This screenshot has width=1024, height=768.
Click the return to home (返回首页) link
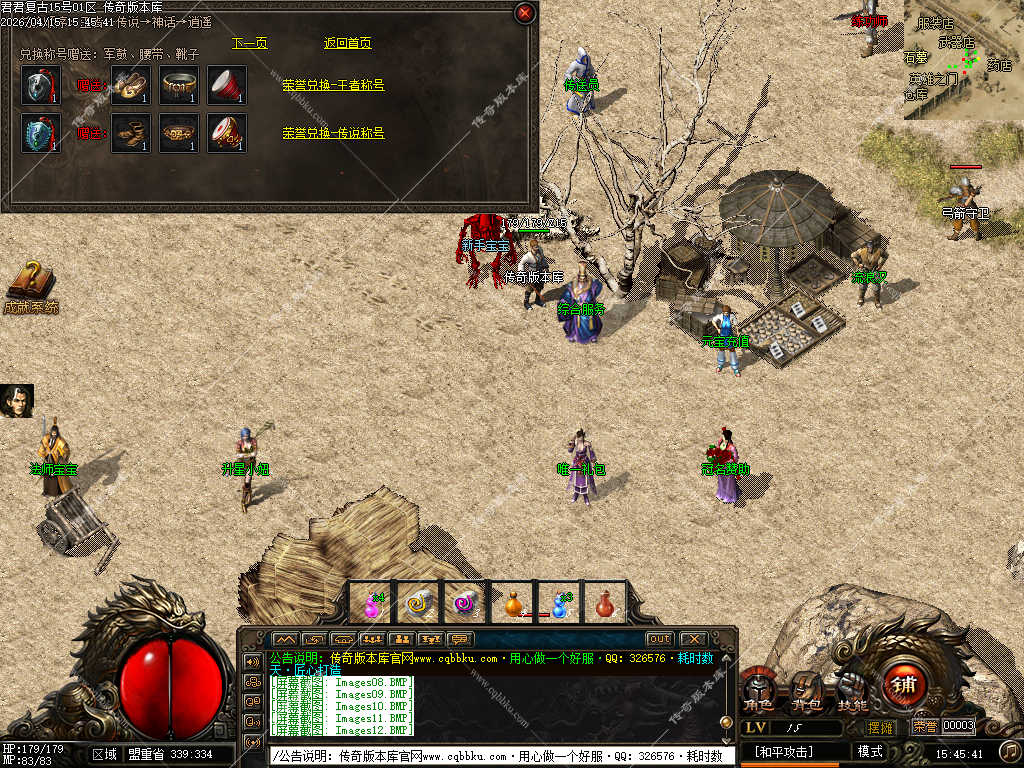click(348, 43)
